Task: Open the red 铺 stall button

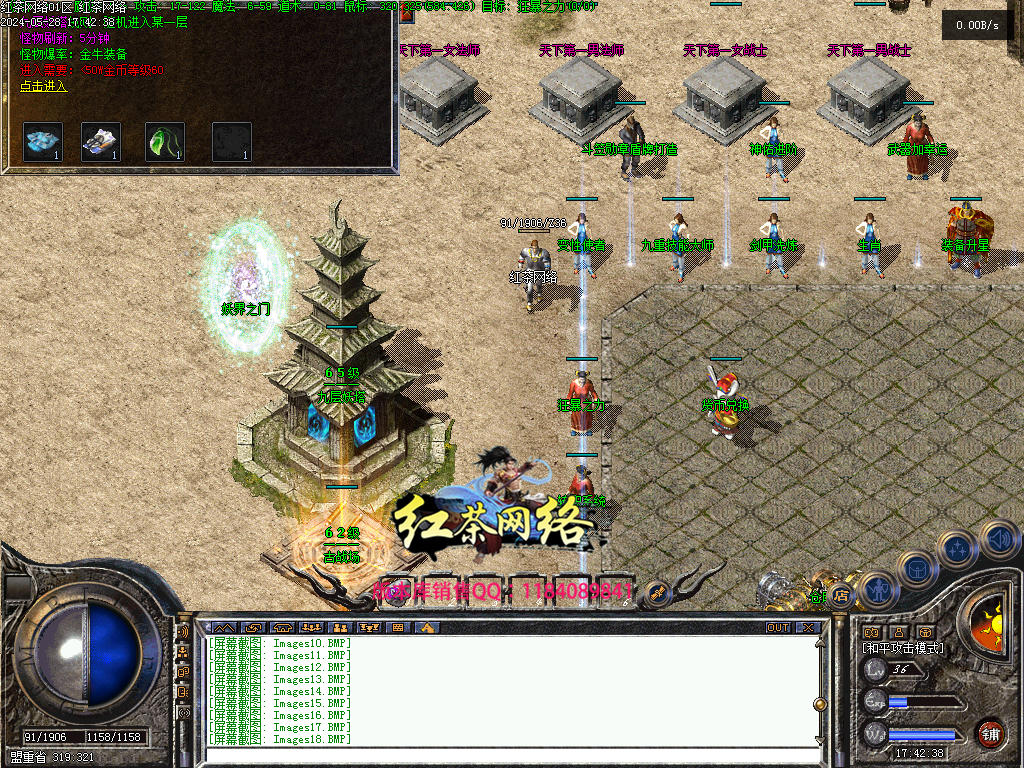Action: (990, 733)
